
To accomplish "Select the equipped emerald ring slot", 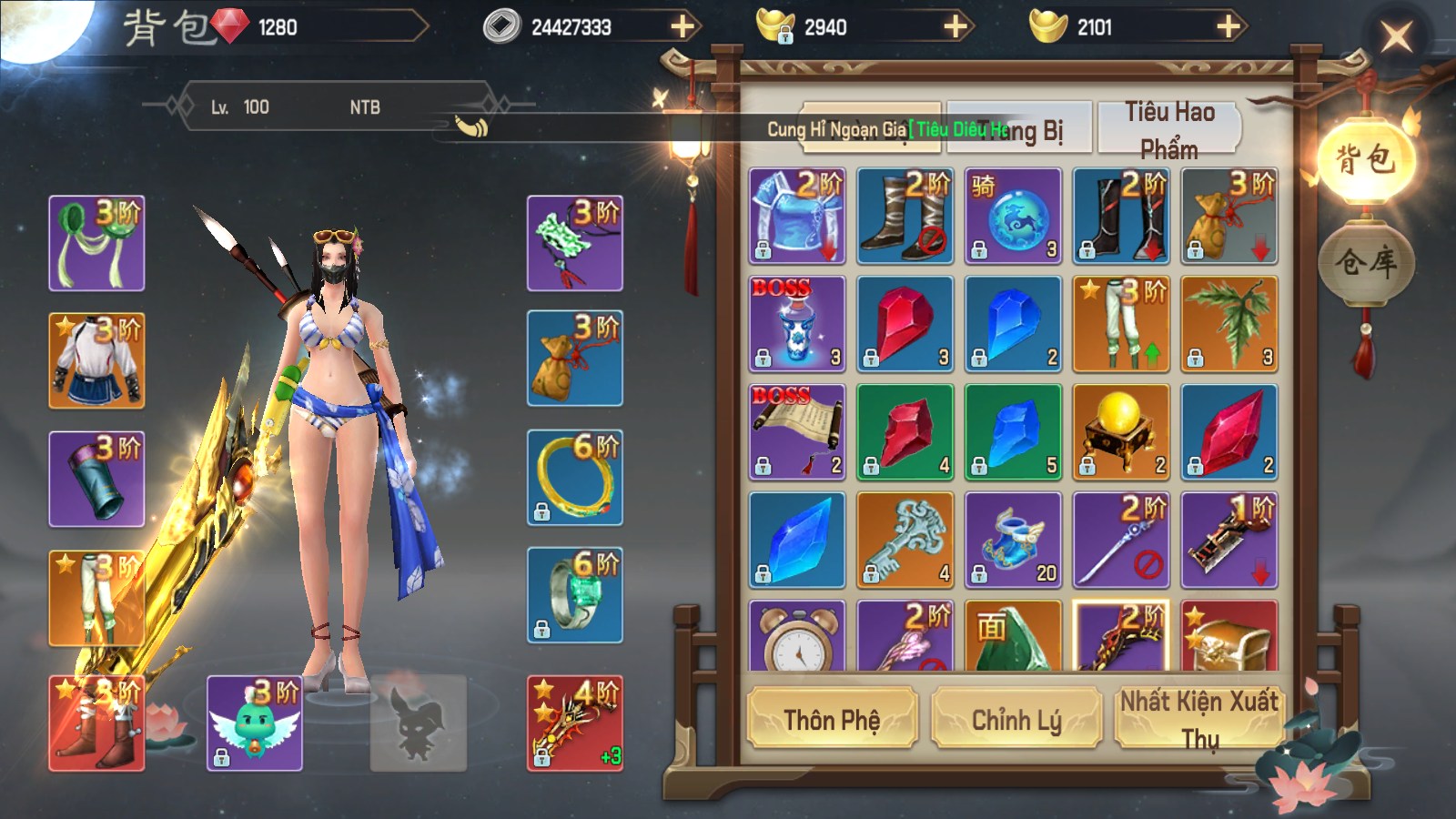I will (574, 595).
